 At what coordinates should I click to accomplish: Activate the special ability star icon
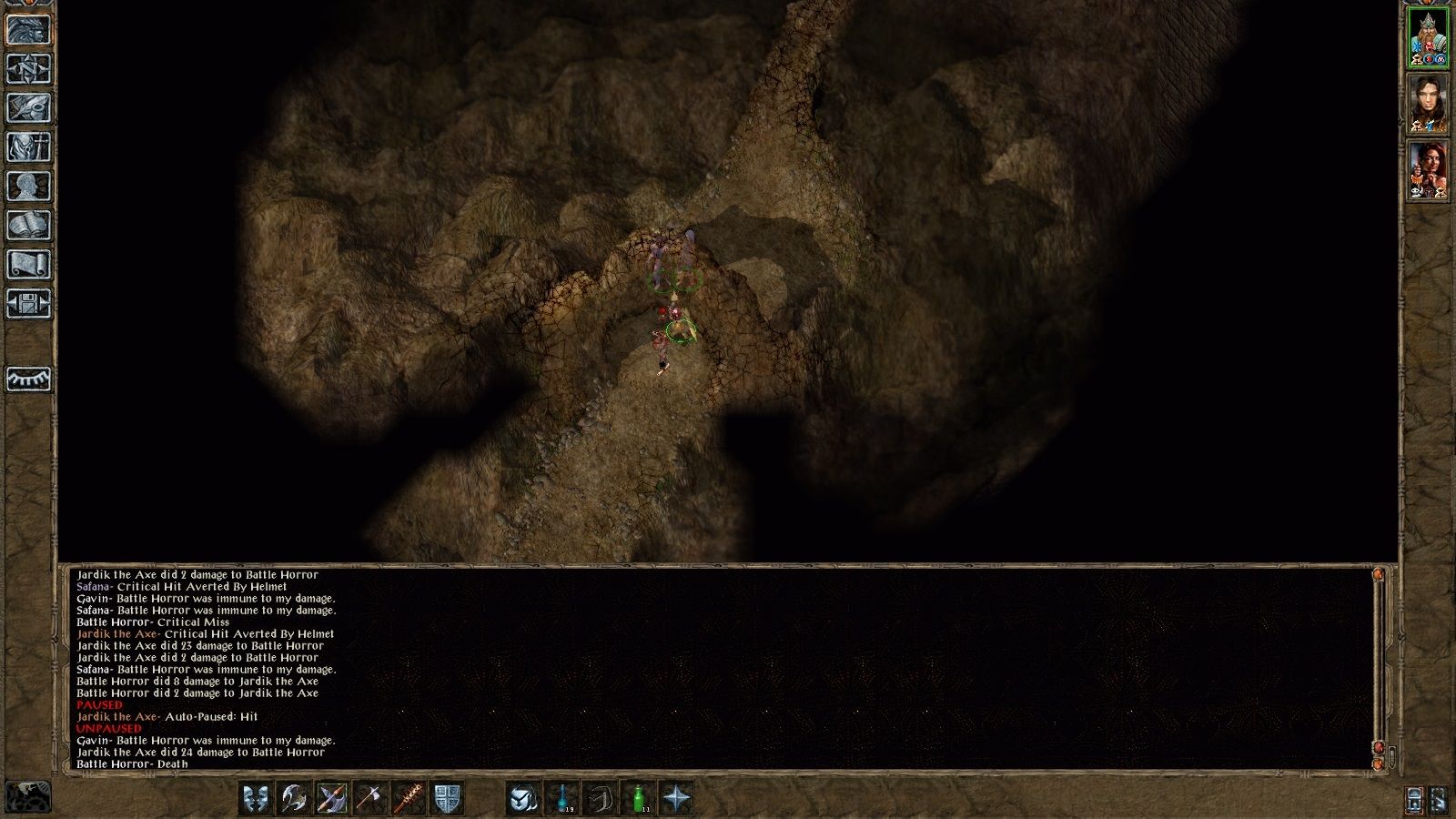[678, 797]
